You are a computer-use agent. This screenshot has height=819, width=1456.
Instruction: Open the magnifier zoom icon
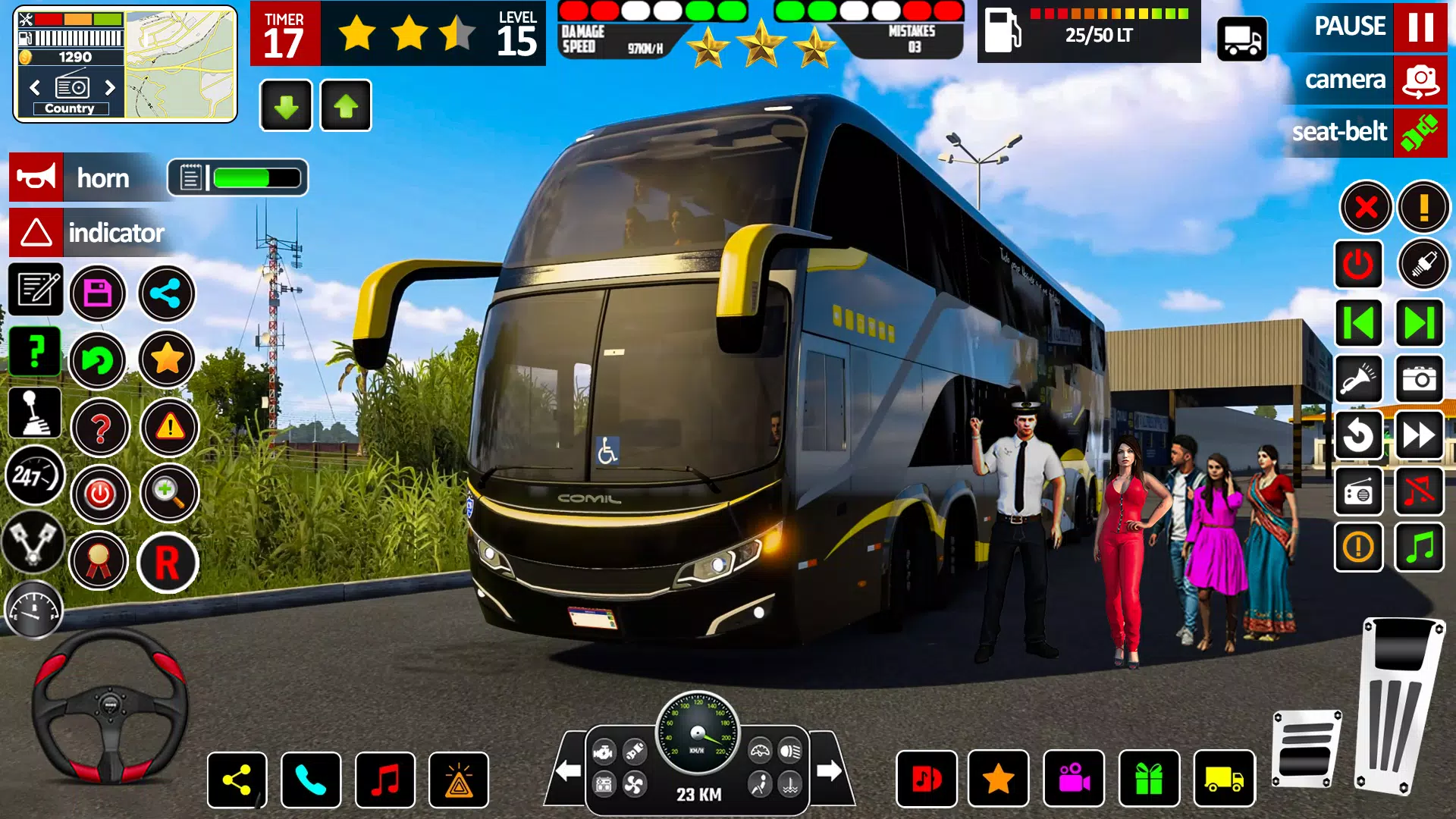pos(168,494)
